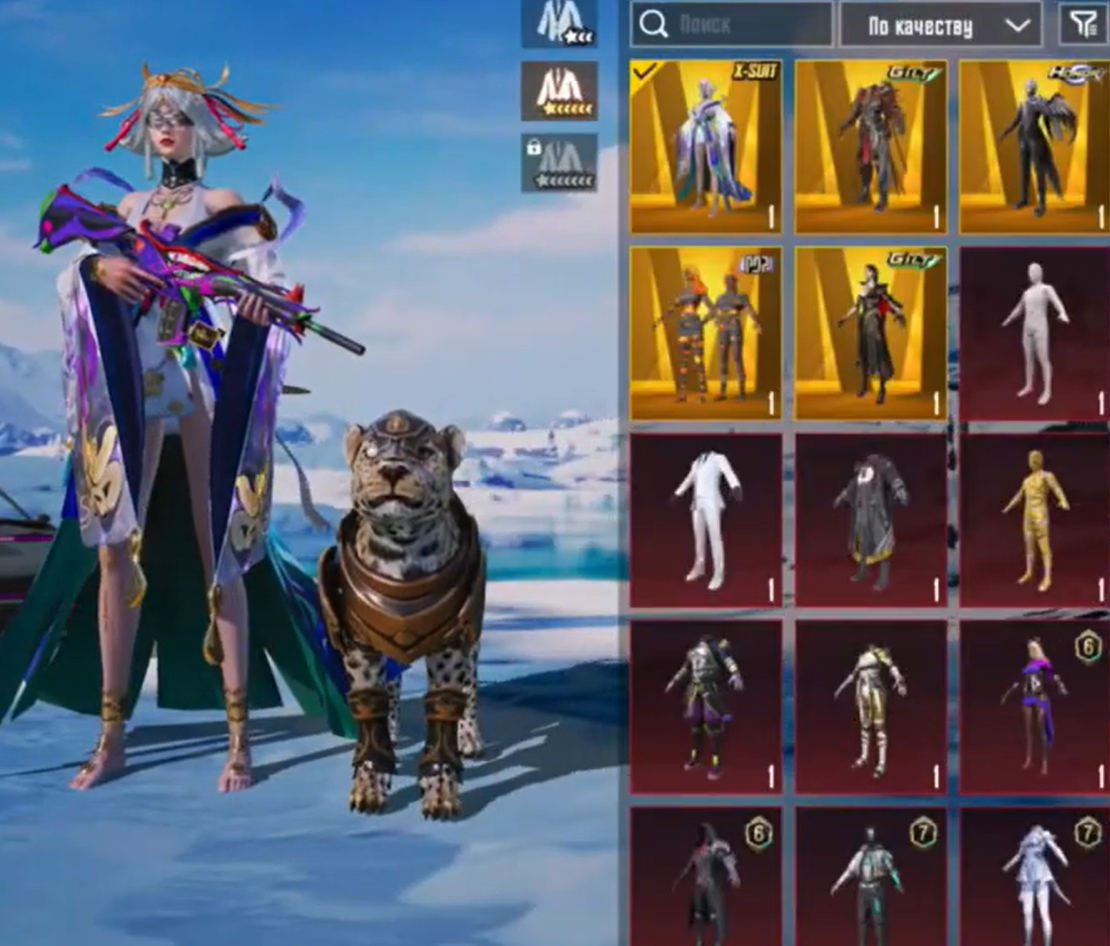Viewport: 1110px width, 946px height.
Task: Choose the dark winged suit outfit
Action: pyautogui.click(x=1034, y=147)
